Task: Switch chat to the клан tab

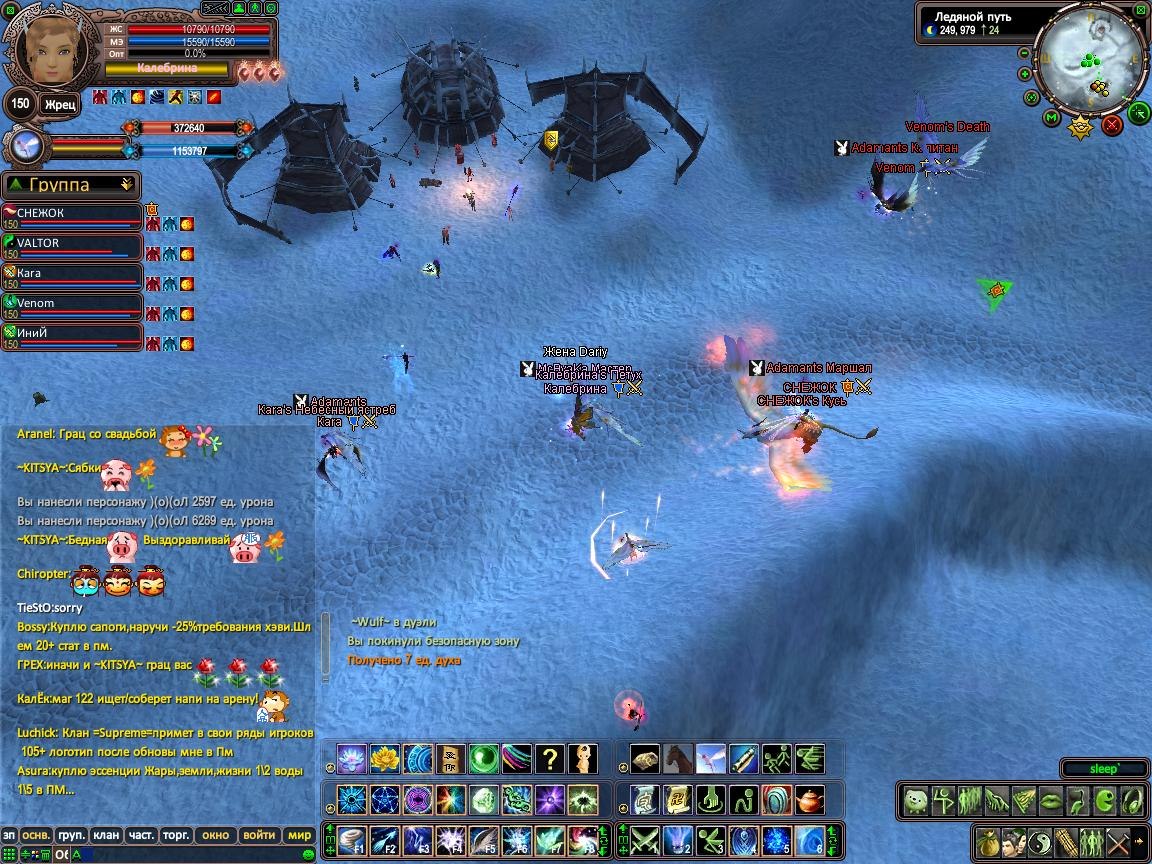Action: point(106,835)
